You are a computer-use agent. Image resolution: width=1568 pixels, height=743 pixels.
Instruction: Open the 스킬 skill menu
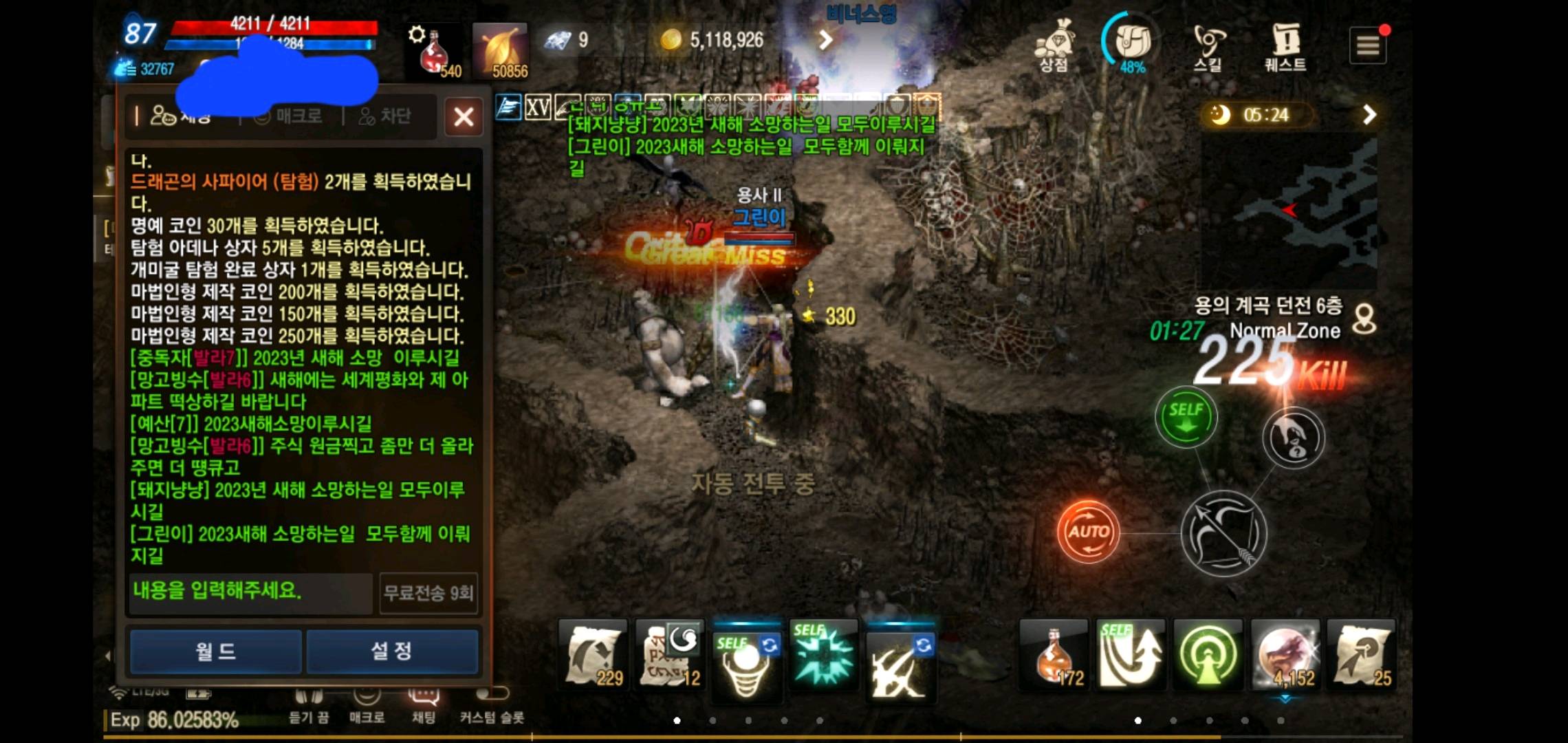coord(1208,45)
